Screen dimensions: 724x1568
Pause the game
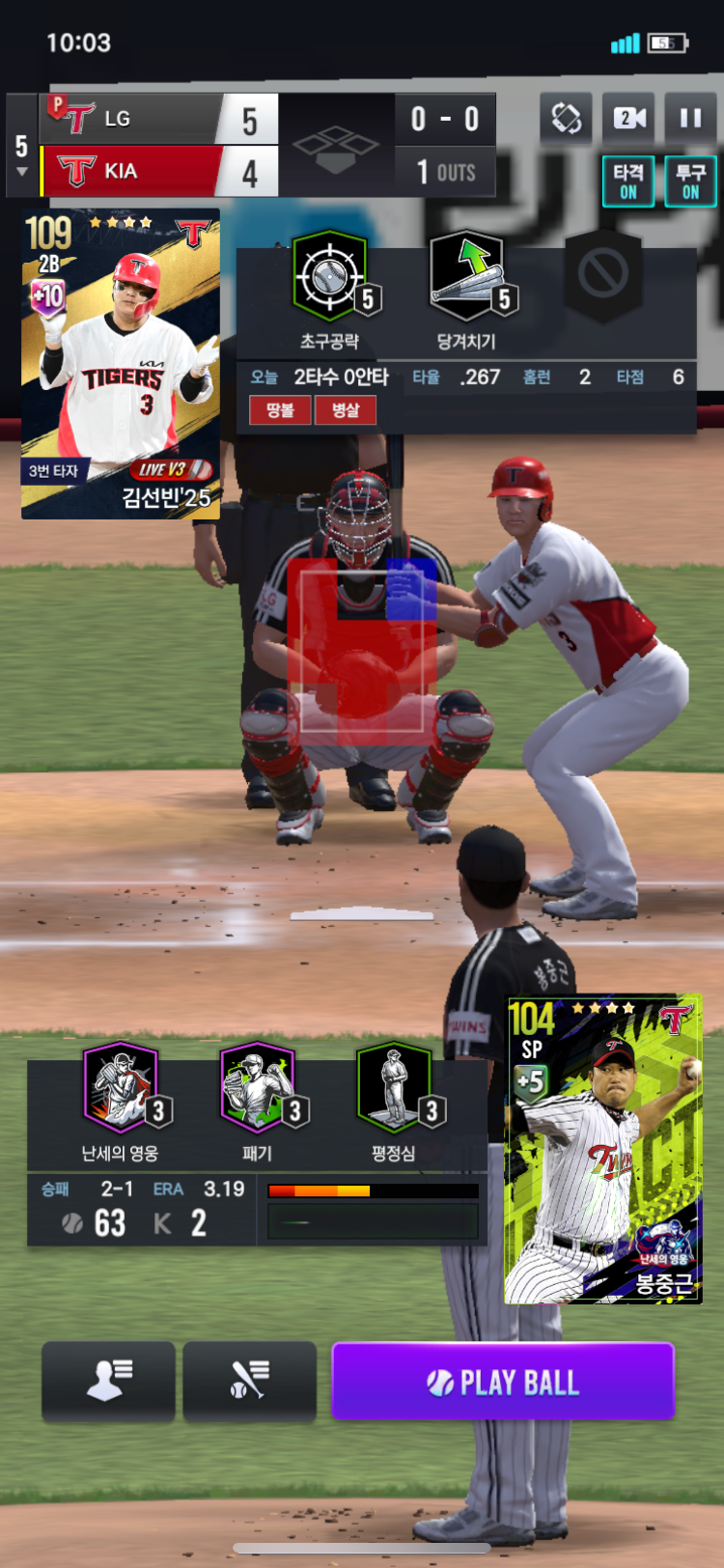(690, 119)
